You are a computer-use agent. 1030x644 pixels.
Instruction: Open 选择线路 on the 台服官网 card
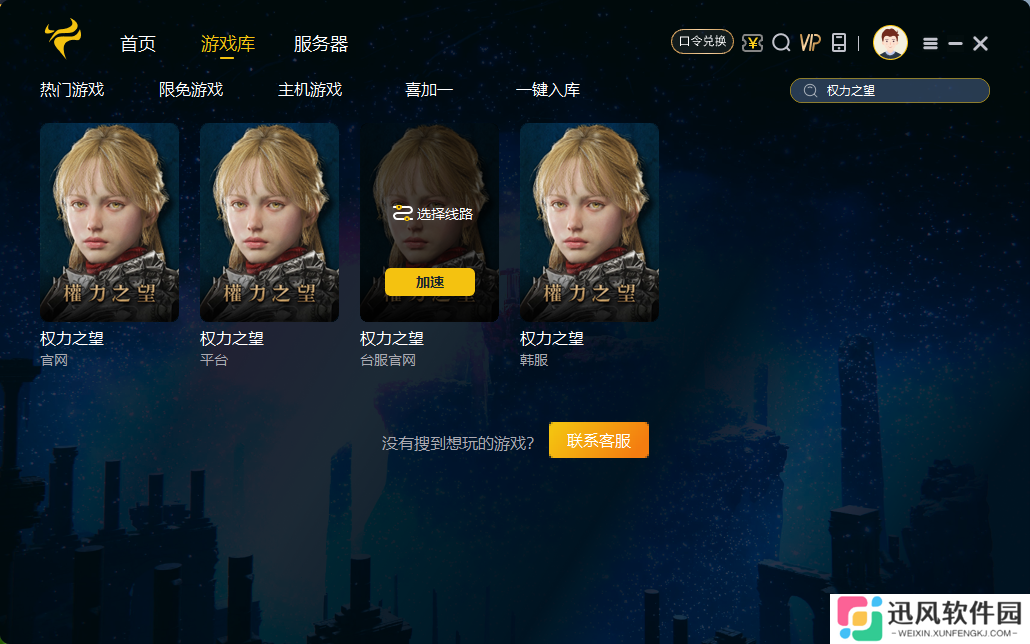(x=433, y=213)
